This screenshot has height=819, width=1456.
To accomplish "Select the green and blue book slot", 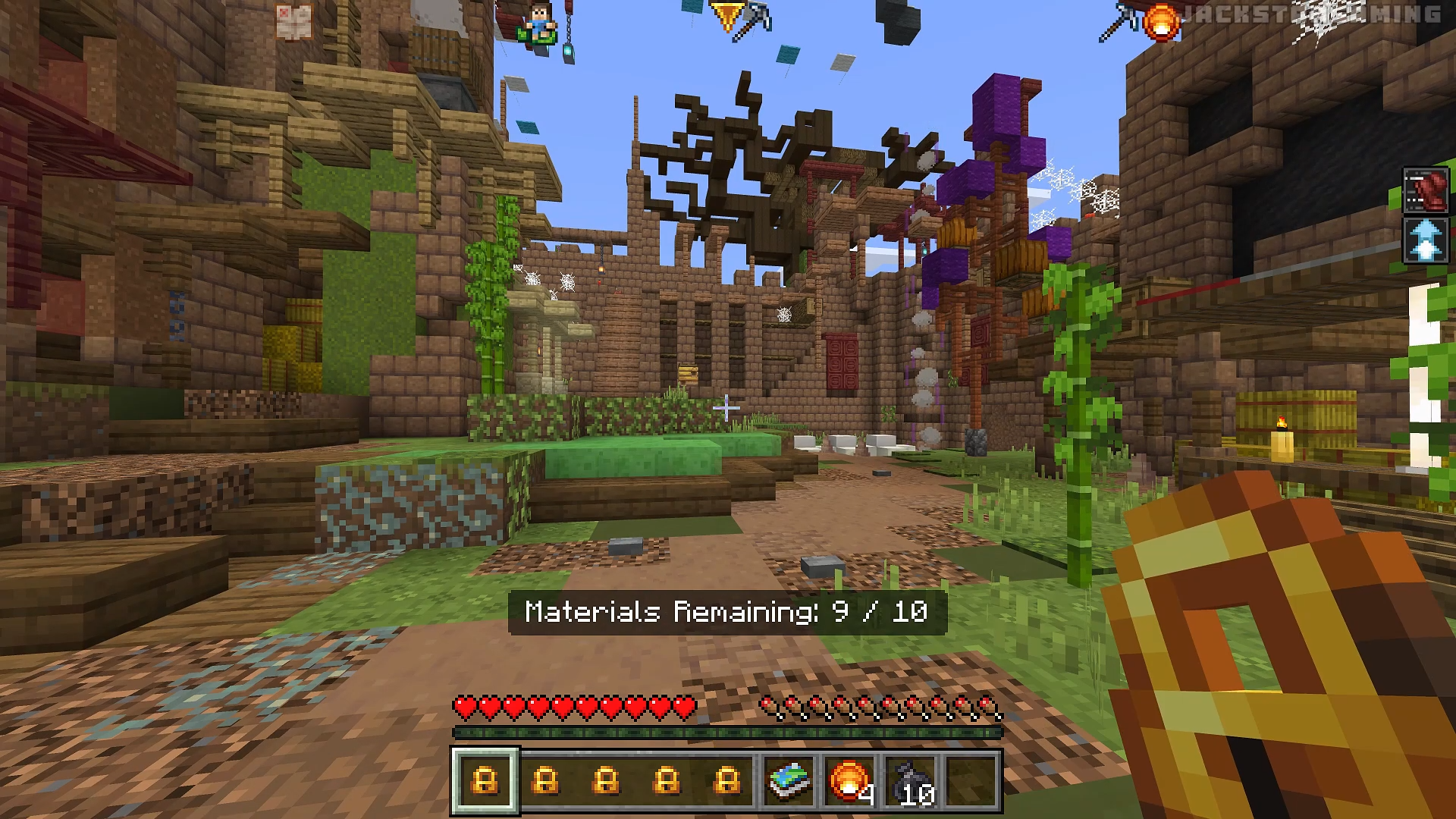I will click(789, 780).
